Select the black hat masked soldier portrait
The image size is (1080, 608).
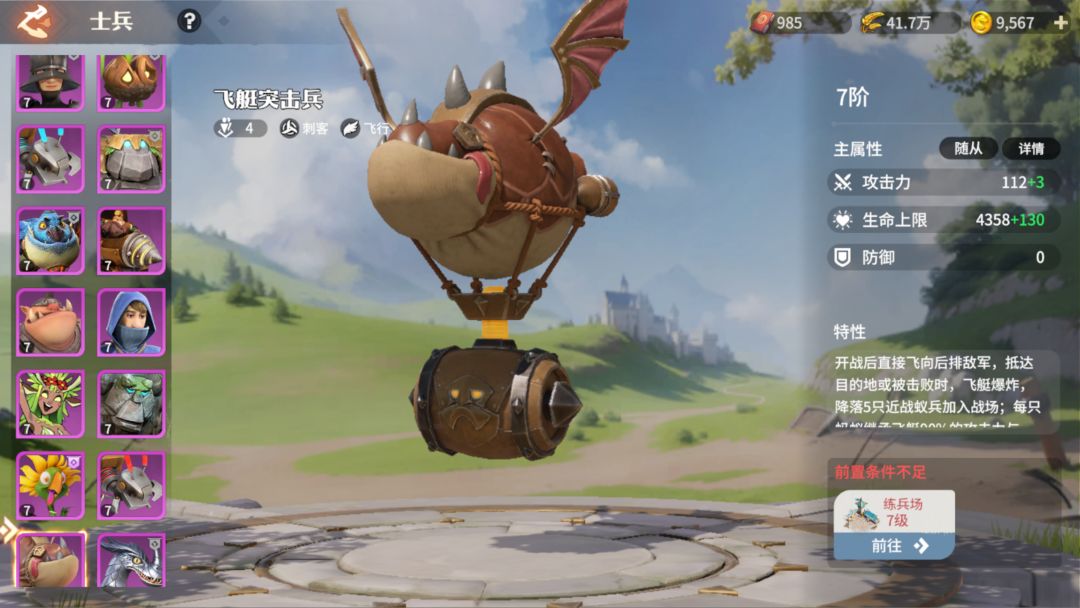point(50,82)
